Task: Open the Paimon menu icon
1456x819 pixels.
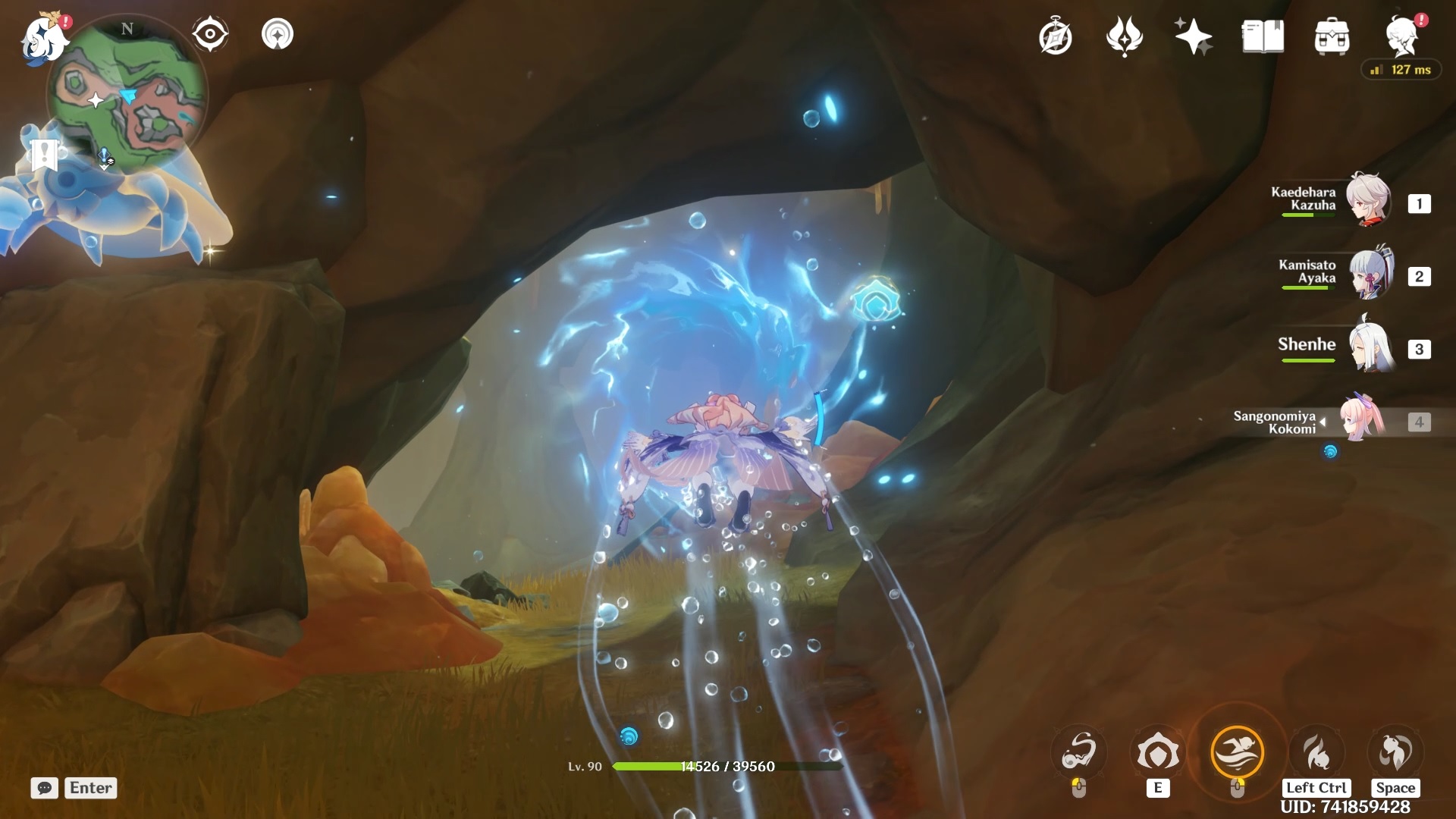Action: 44,38
